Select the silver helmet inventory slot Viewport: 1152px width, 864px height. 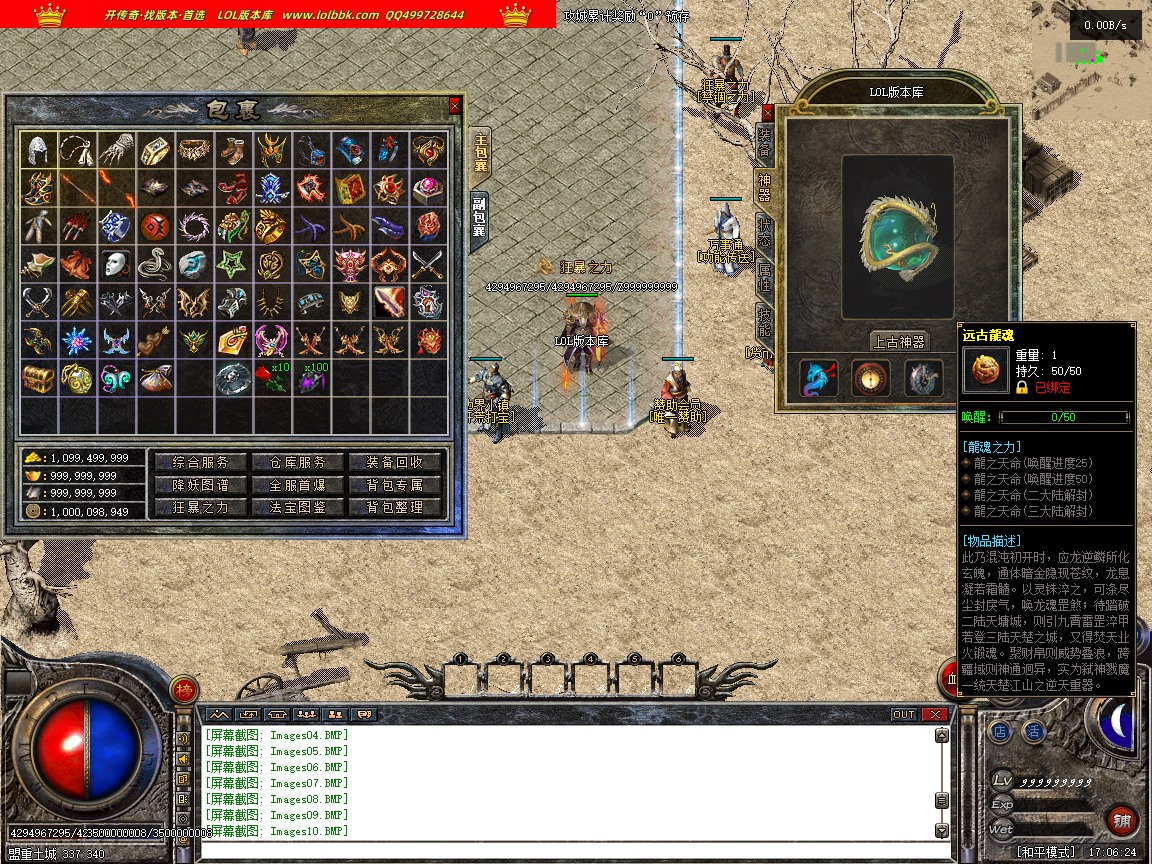tap(39, 150)
